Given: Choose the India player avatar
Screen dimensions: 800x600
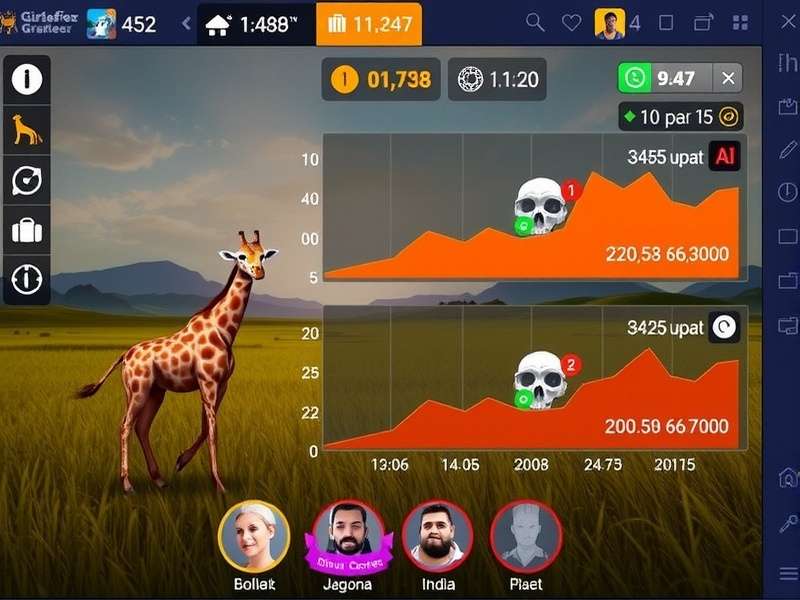Looking at the screenshot, I should point(438,536).
